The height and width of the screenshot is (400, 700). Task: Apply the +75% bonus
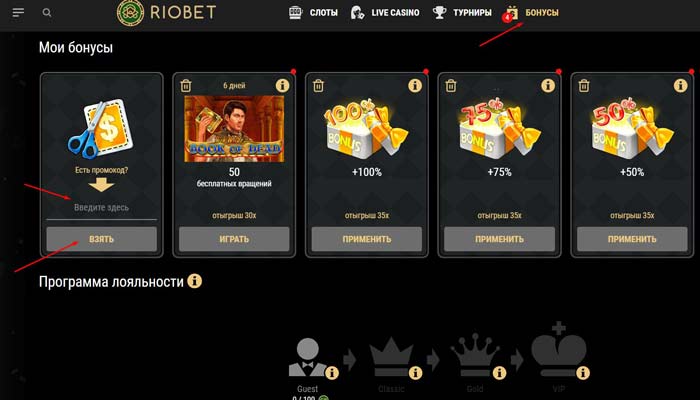[499, 239]
